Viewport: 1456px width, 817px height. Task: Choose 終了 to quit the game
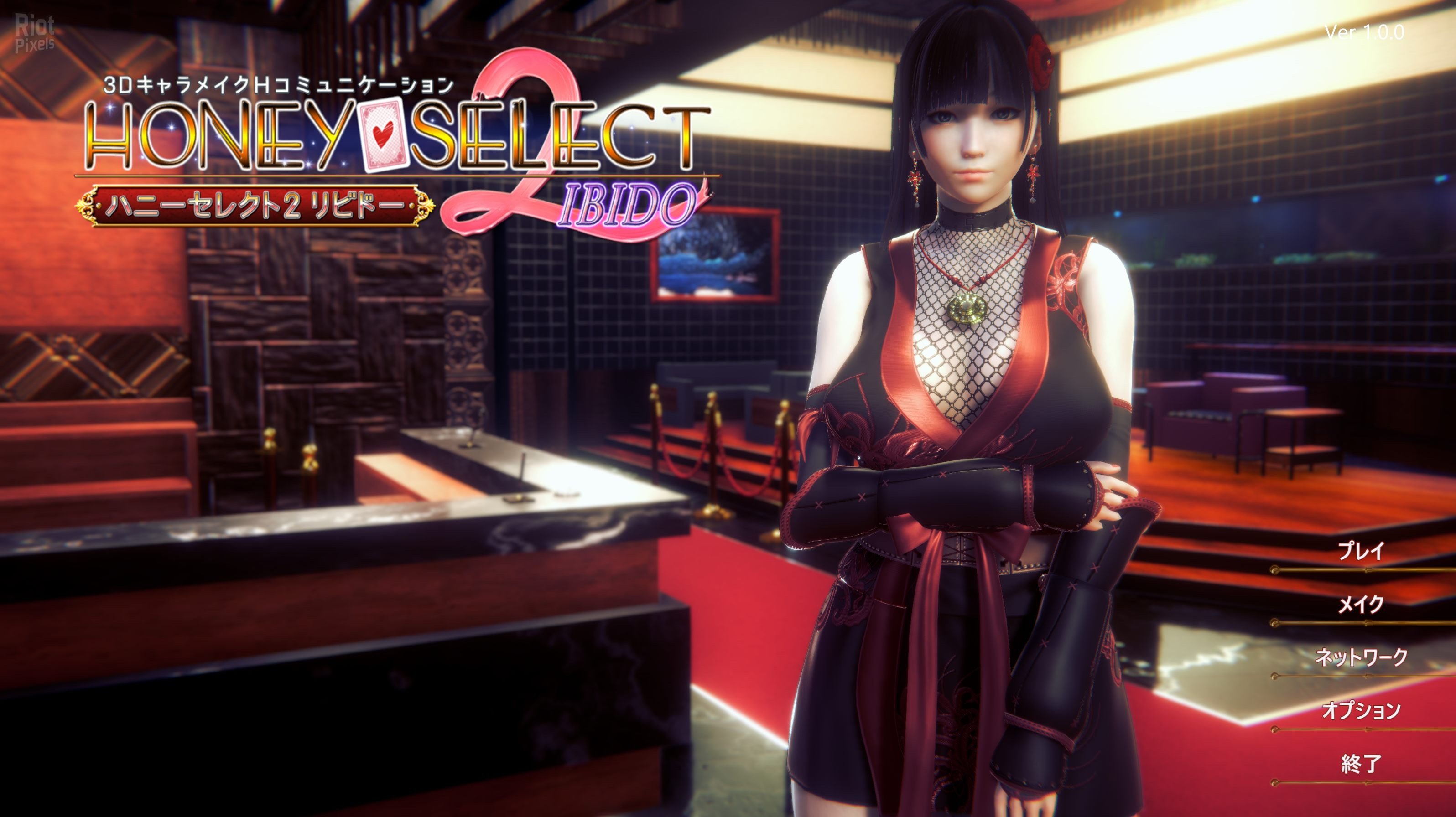pyautogui.click(x=1361, y=764)
